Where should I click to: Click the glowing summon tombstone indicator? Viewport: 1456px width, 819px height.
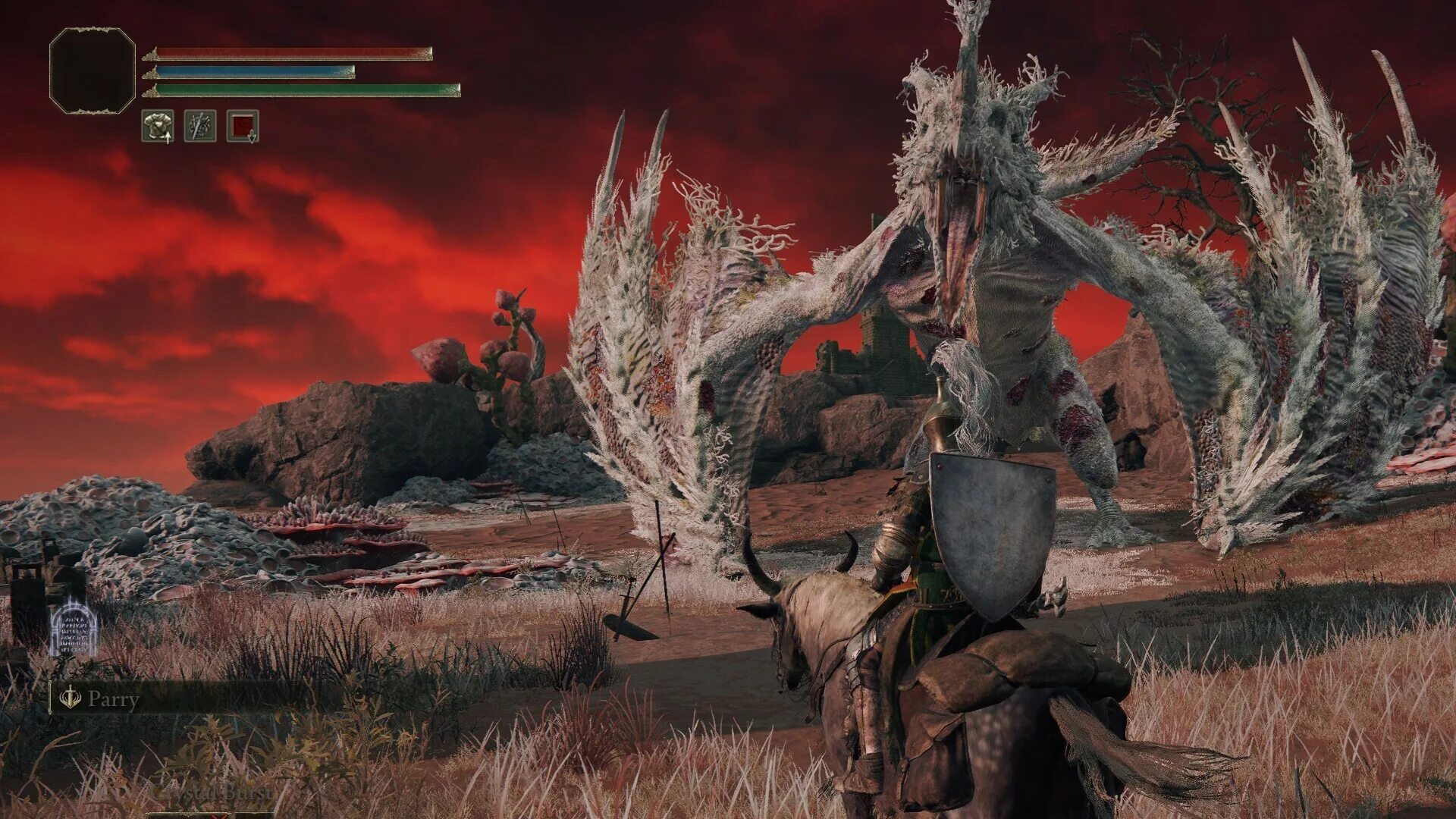pyautogui.click(x=73, y=627)
